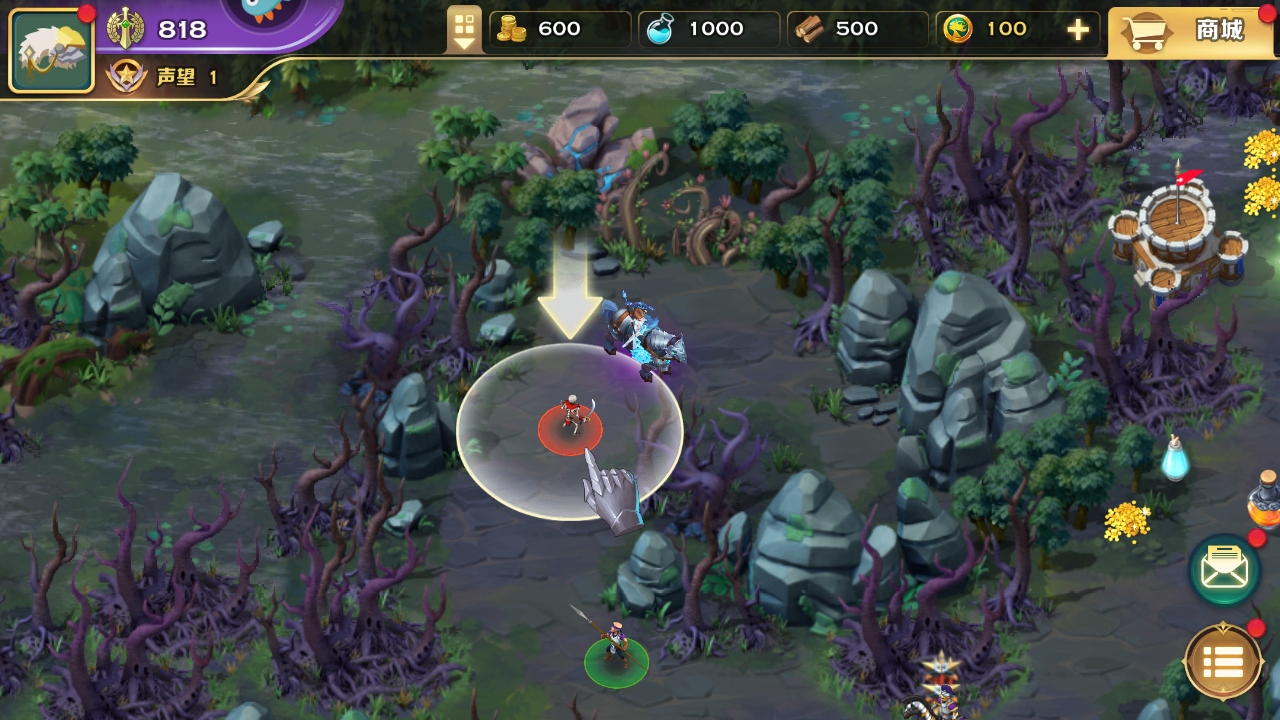Open the list menu button
The image size is (1280, 720).
1223,661
